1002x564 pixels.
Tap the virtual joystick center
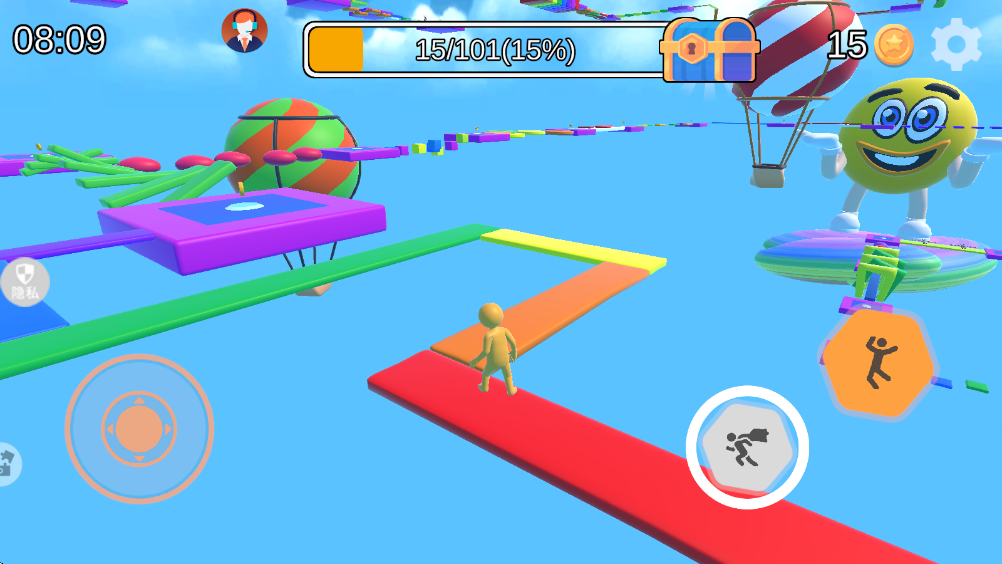click(x=139, y=428)
